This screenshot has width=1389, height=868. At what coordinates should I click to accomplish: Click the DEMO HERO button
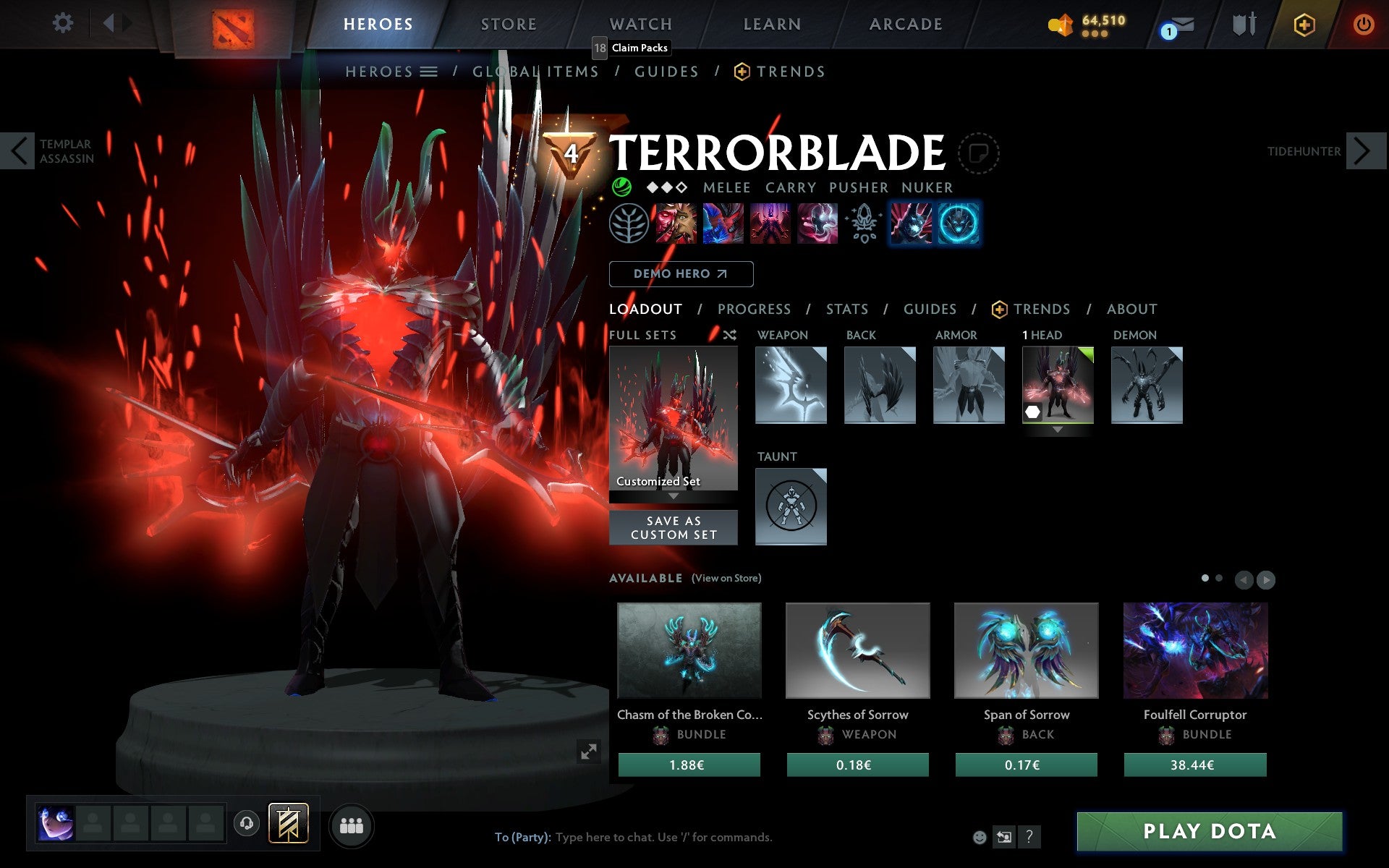click(681, 274)
